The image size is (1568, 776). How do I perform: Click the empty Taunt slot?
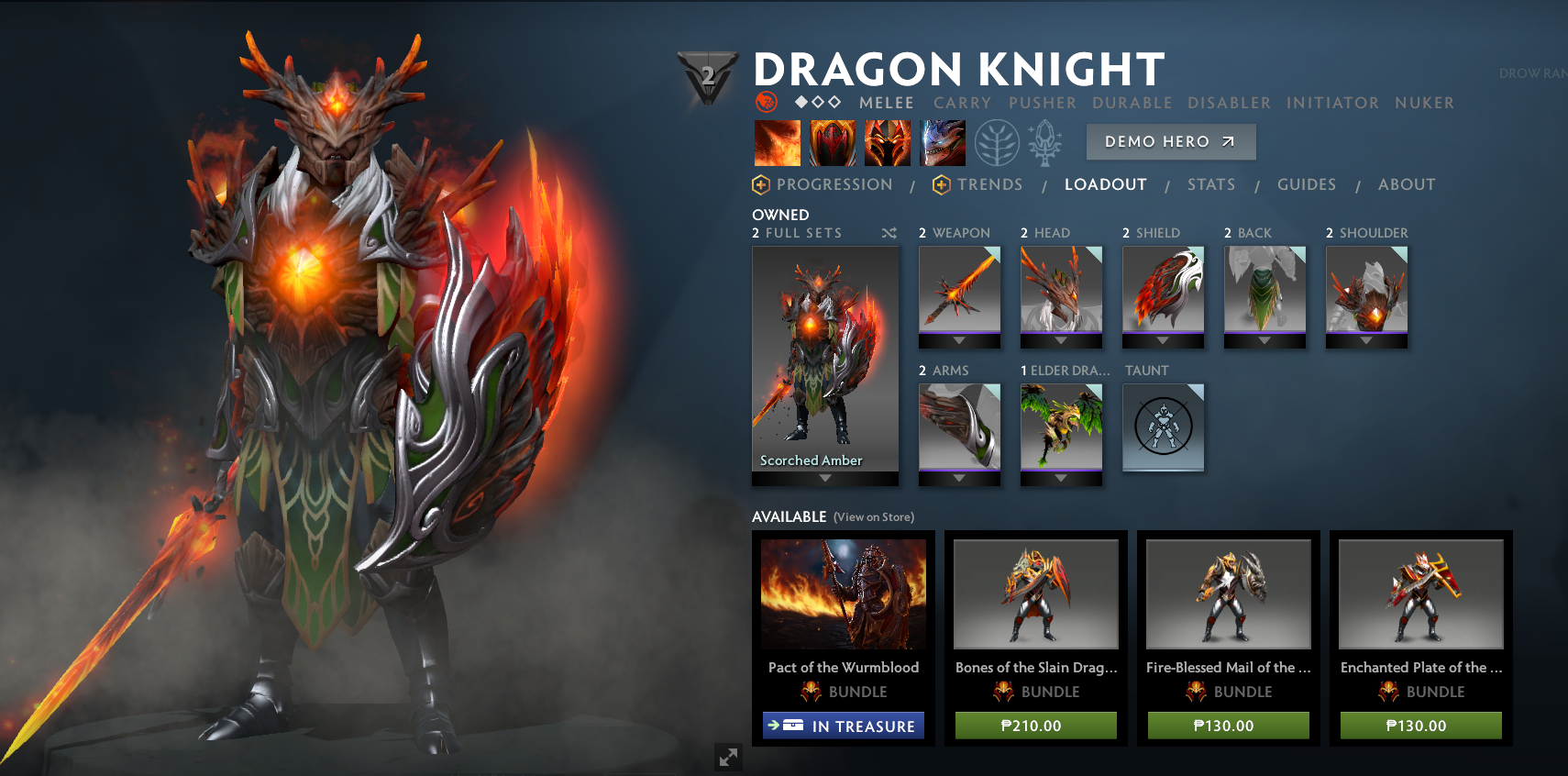[x=1163, y=427]
